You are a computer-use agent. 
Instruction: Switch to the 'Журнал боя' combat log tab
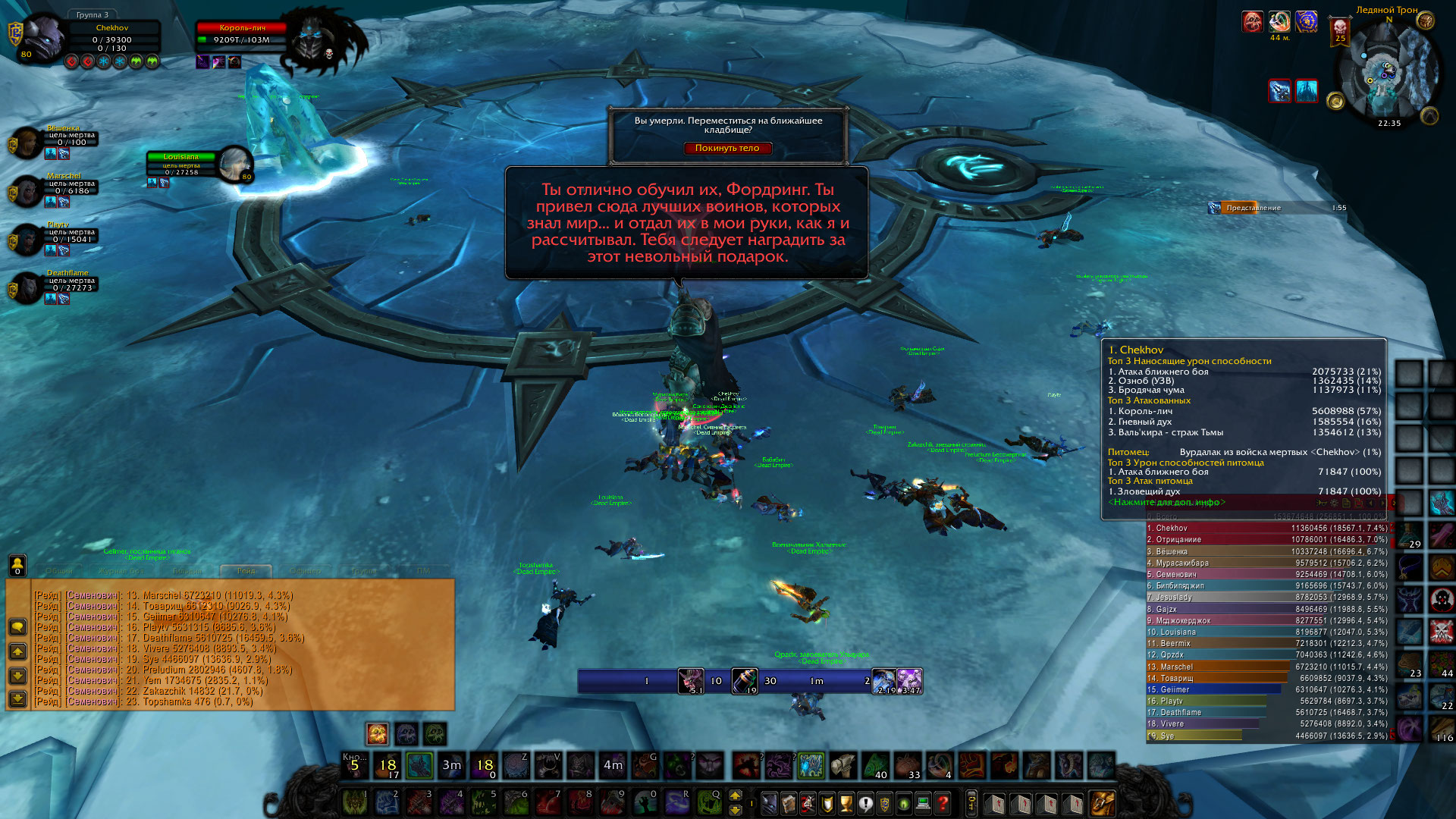[121, 570]
